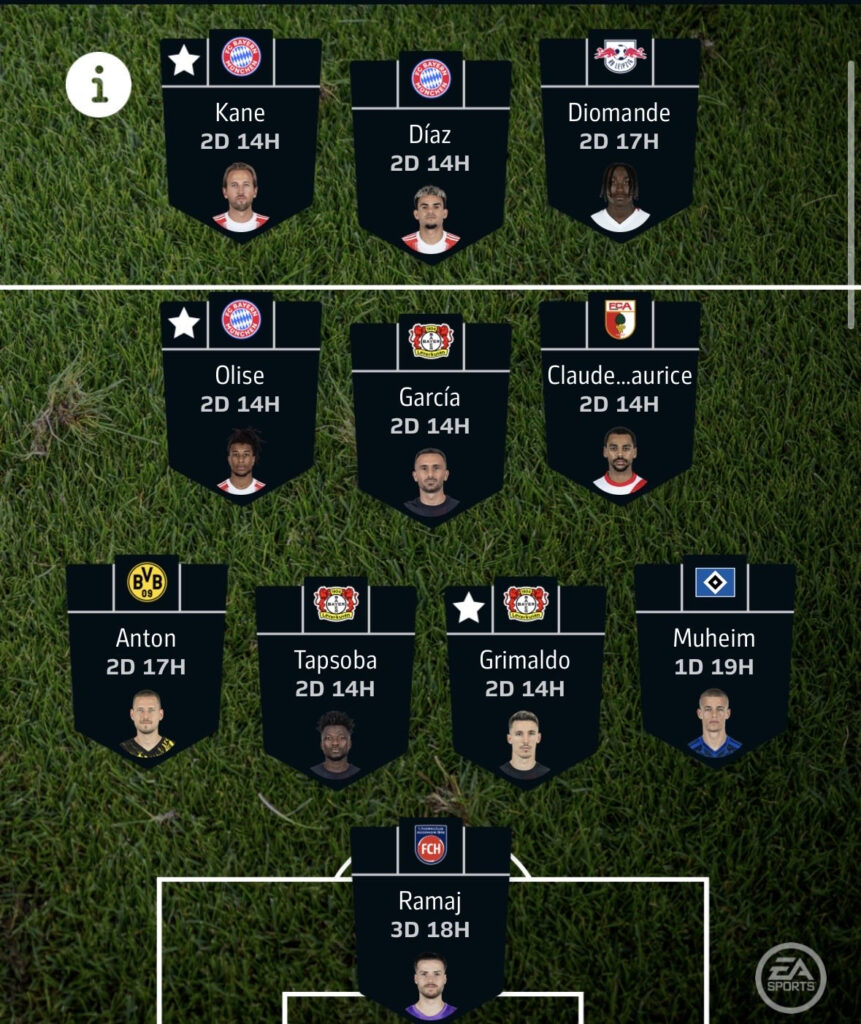Open the info icon

pos(99,85)
